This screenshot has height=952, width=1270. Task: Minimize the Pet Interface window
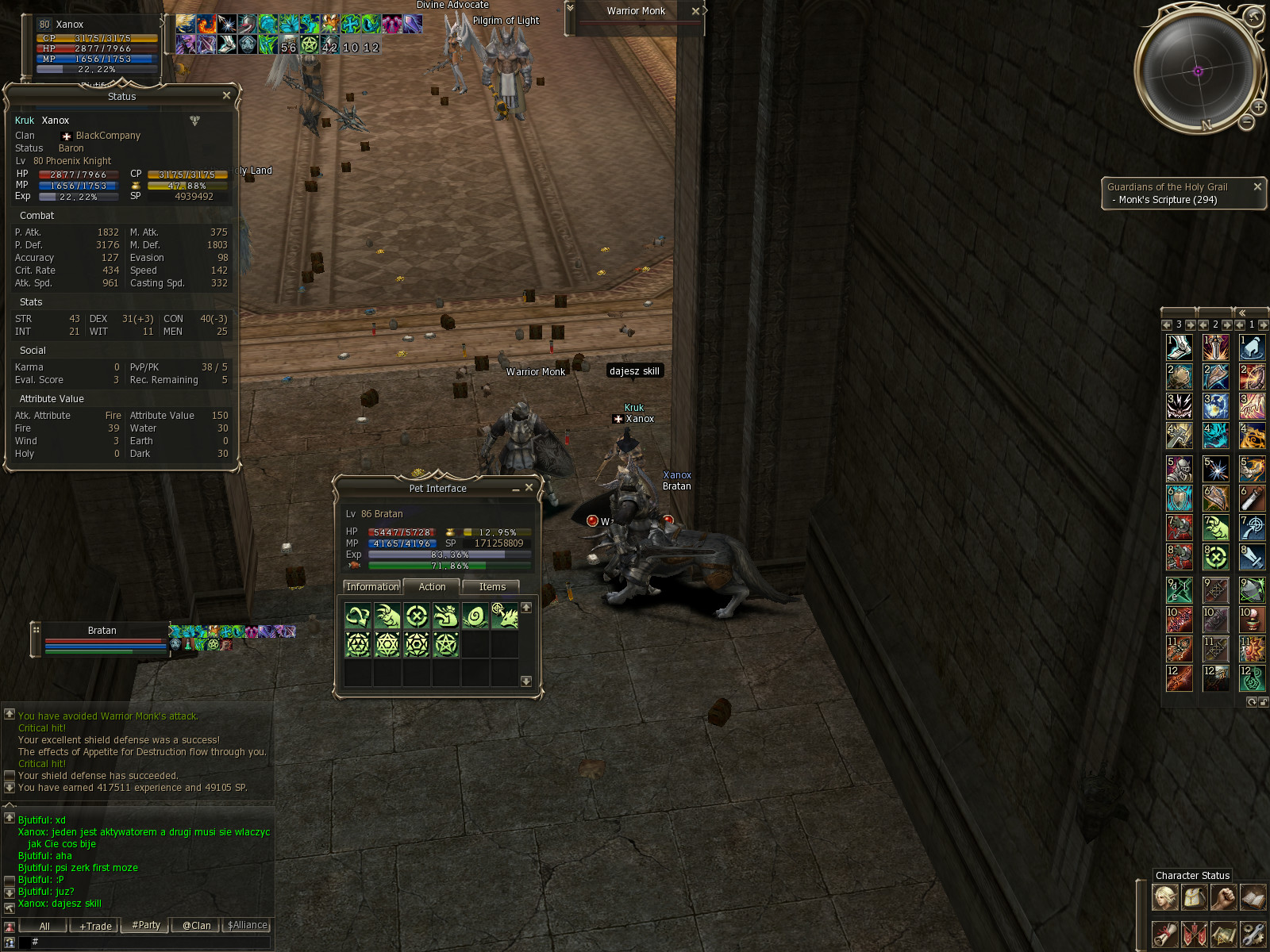516,489
